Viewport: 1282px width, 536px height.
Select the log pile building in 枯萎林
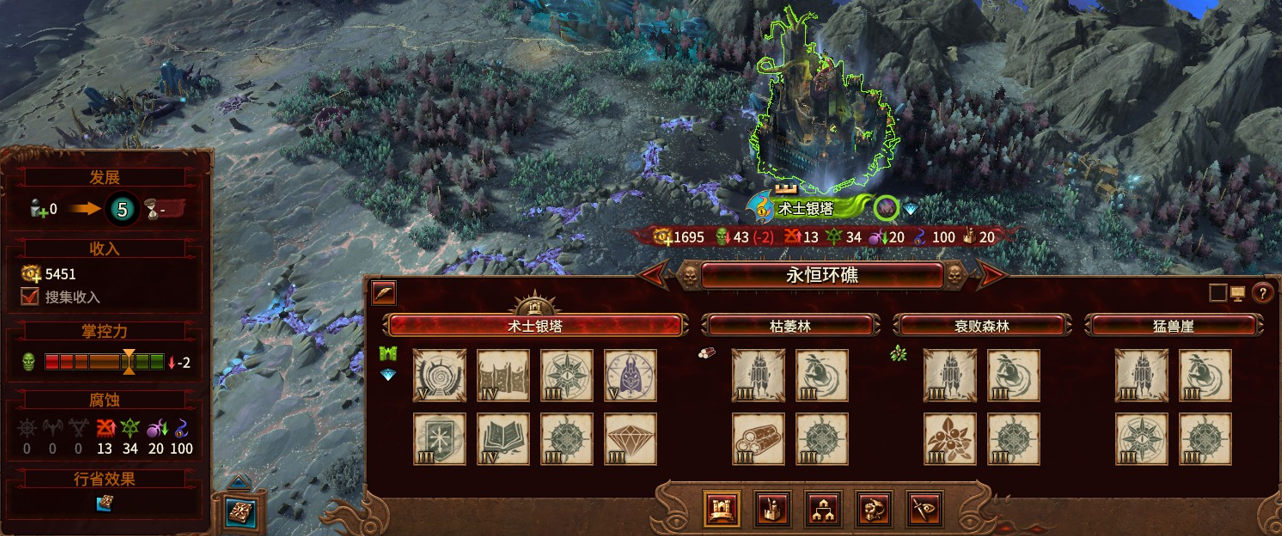(x=758, y=440)
